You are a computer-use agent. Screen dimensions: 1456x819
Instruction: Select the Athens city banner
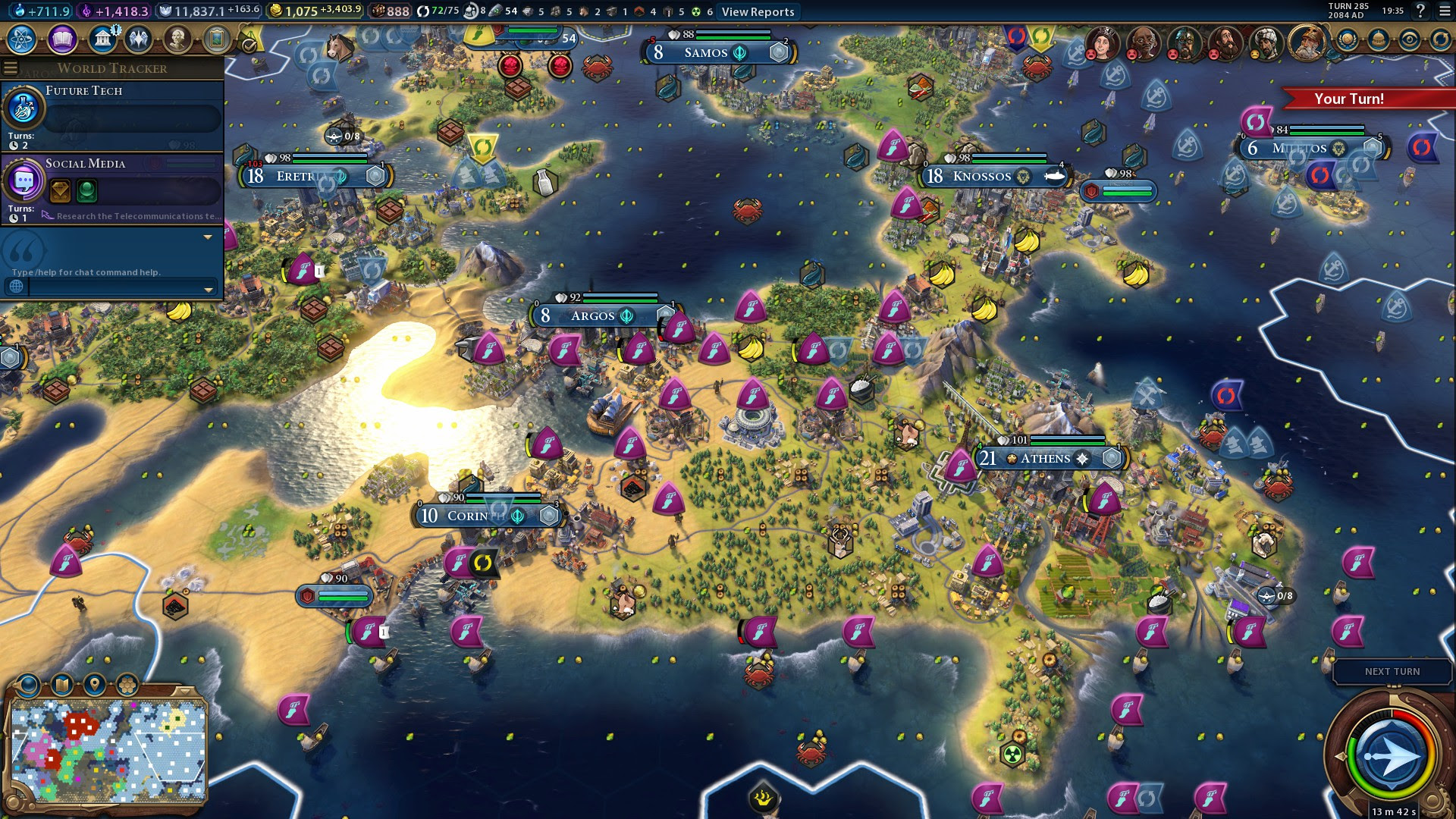tap(1046, 458)
